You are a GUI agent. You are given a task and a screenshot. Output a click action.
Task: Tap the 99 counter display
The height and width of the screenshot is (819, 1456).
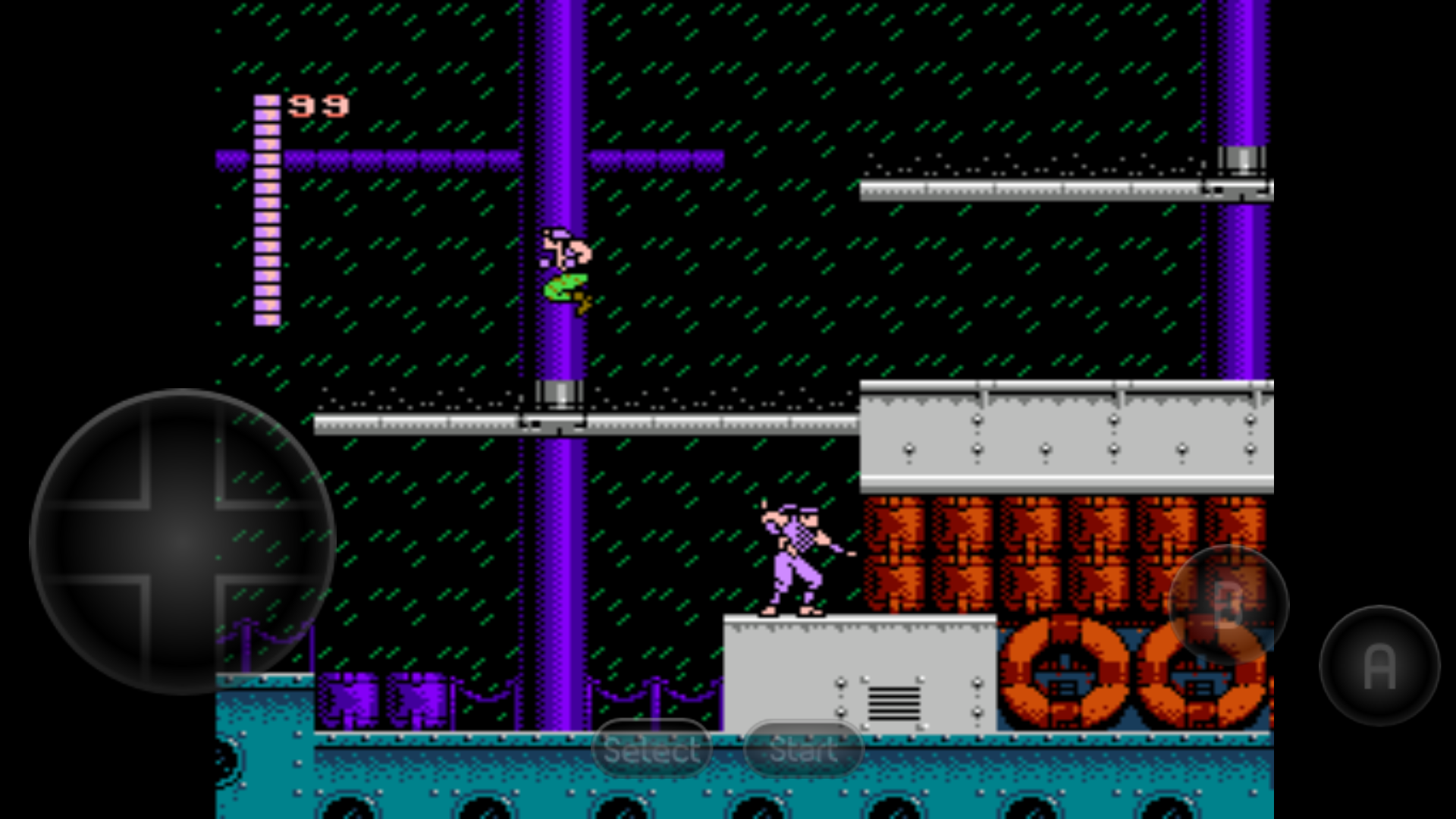click(x=318, y=106)
